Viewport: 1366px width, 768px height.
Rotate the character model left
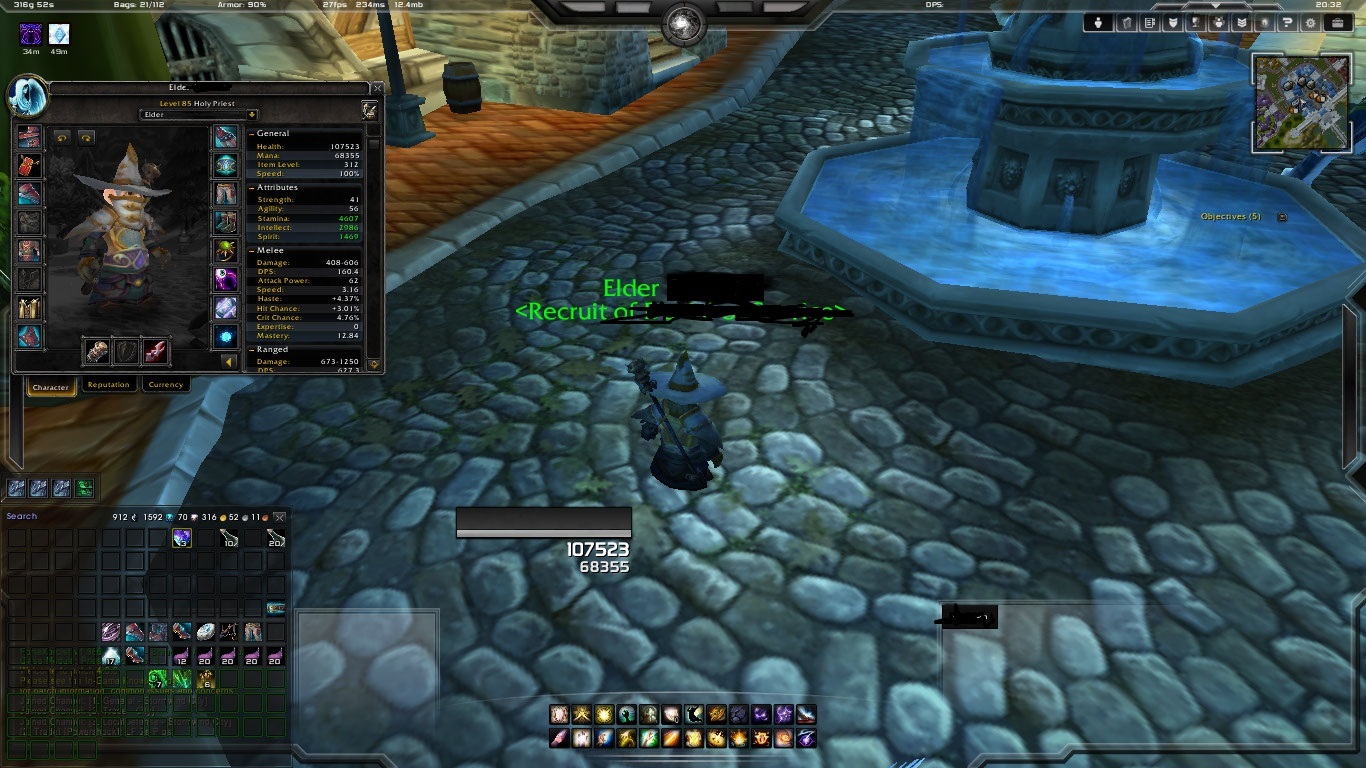pyautogui.click(x=62, y=138)
